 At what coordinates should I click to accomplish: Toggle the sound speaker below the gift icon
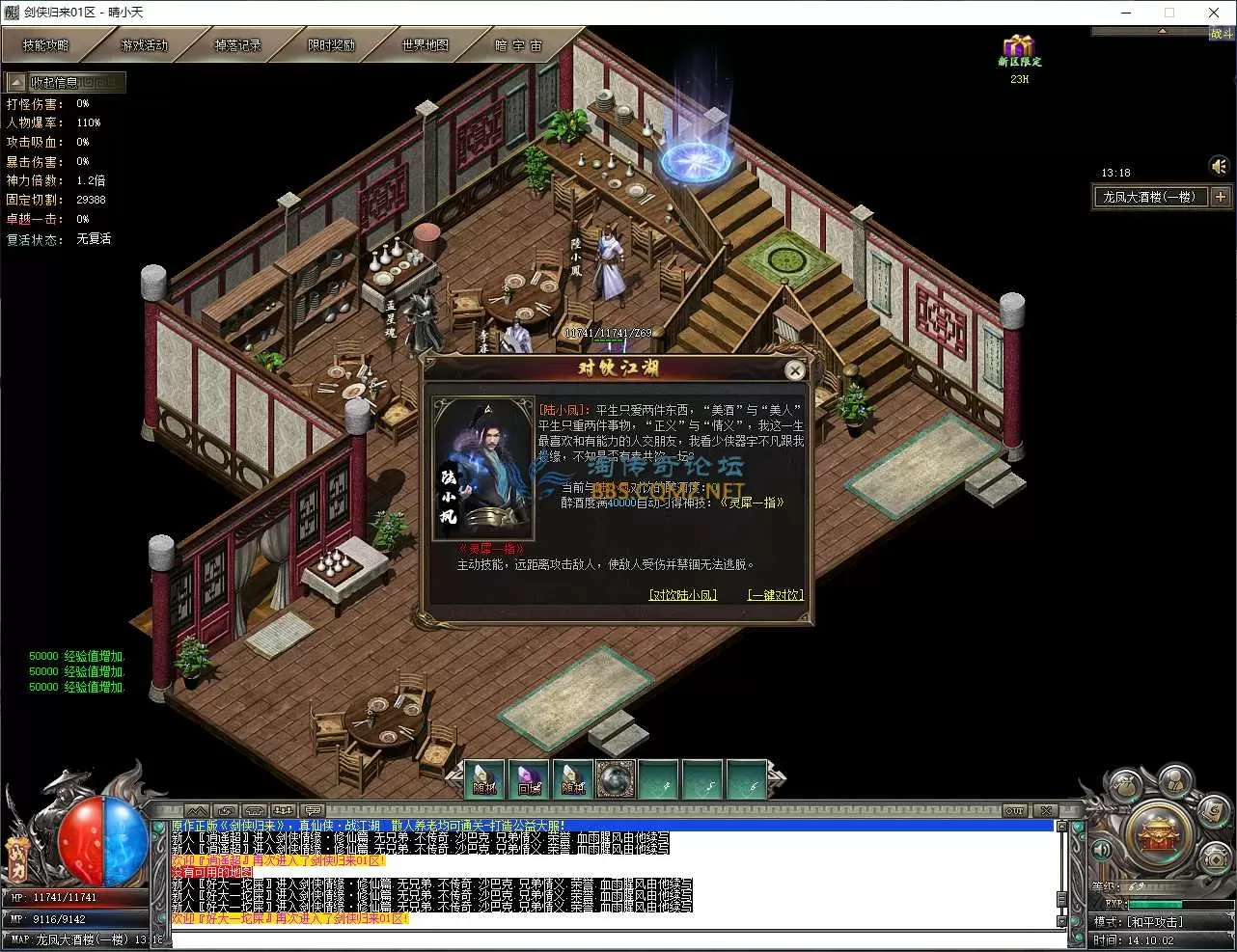coord(1219,166)
